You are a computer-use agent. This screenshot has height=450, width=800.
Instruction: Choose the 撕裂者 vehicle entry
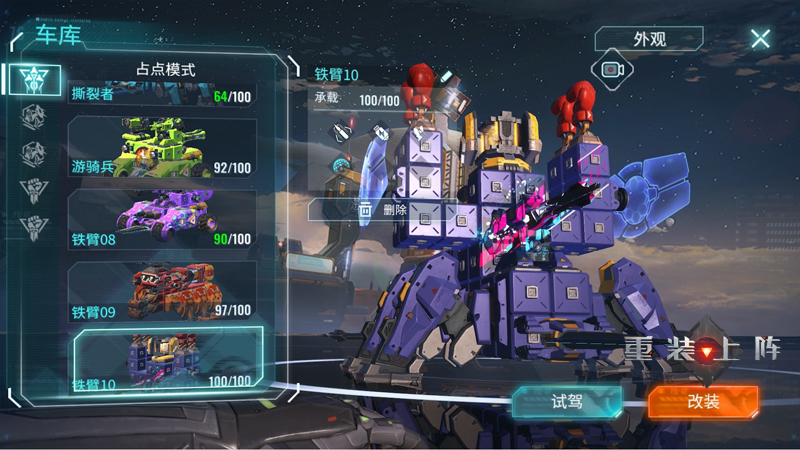[161, 96]
